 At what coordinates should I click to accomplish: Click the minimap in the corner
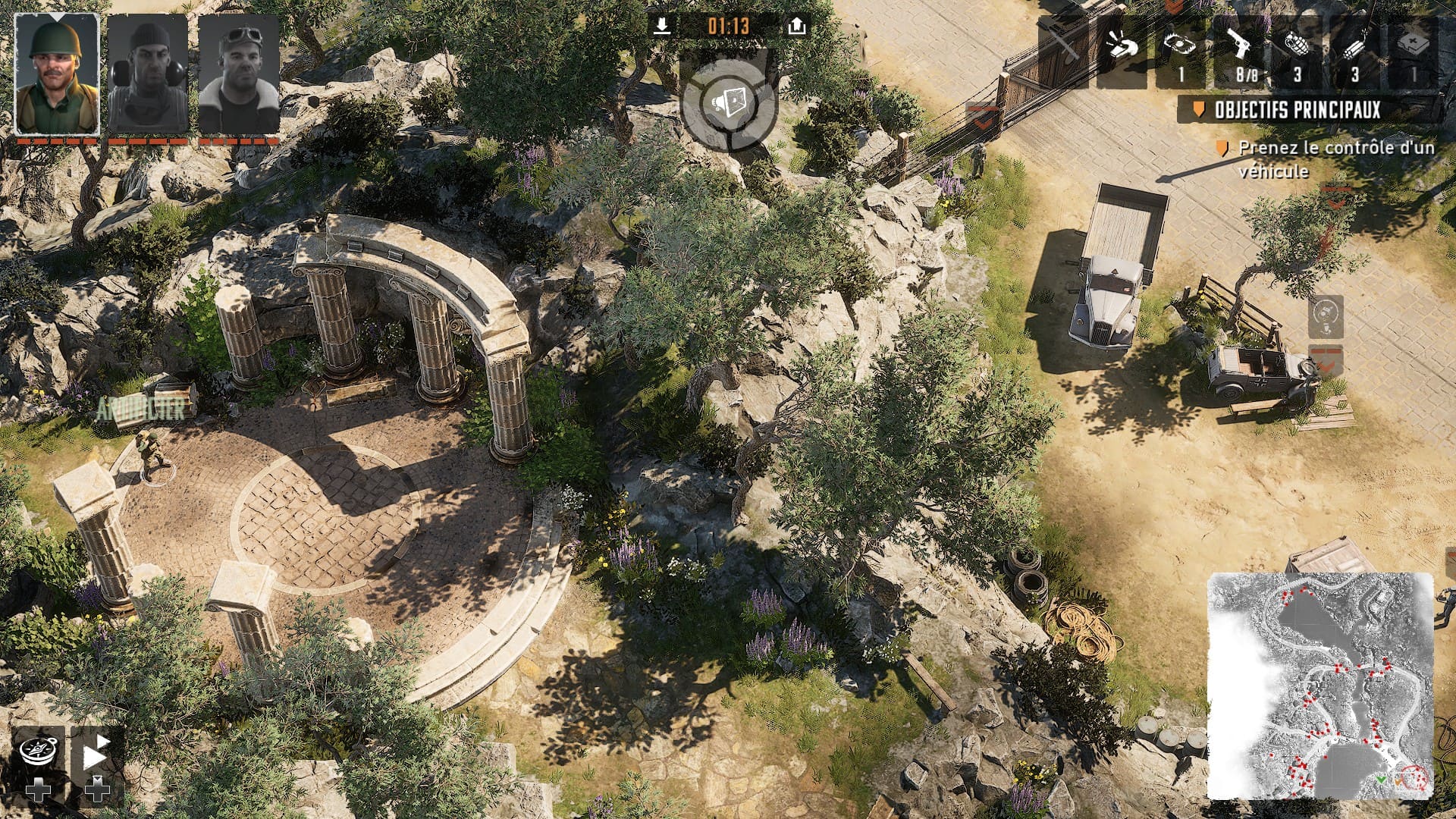(x=1320, y=686)
